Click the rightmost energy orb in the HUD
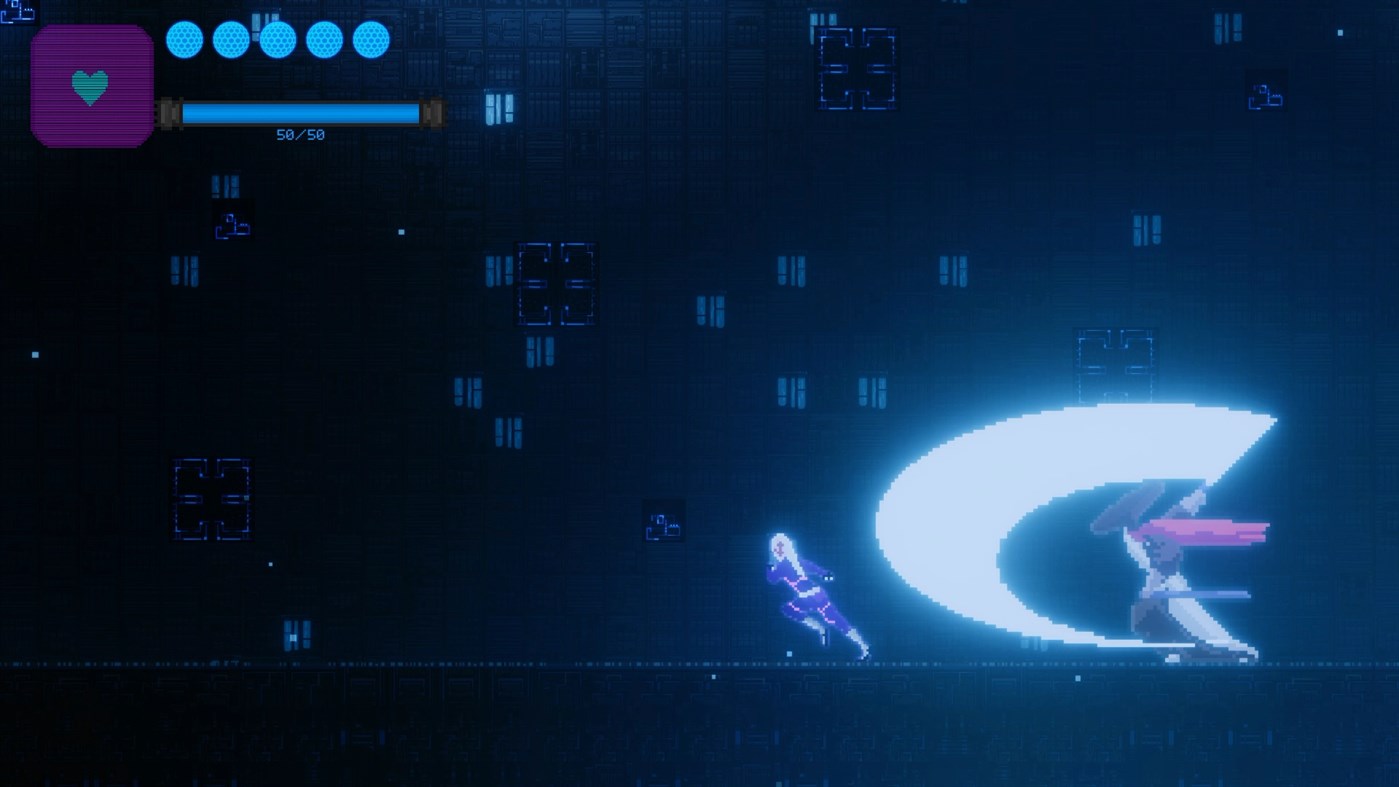 (x=372, y=40)
